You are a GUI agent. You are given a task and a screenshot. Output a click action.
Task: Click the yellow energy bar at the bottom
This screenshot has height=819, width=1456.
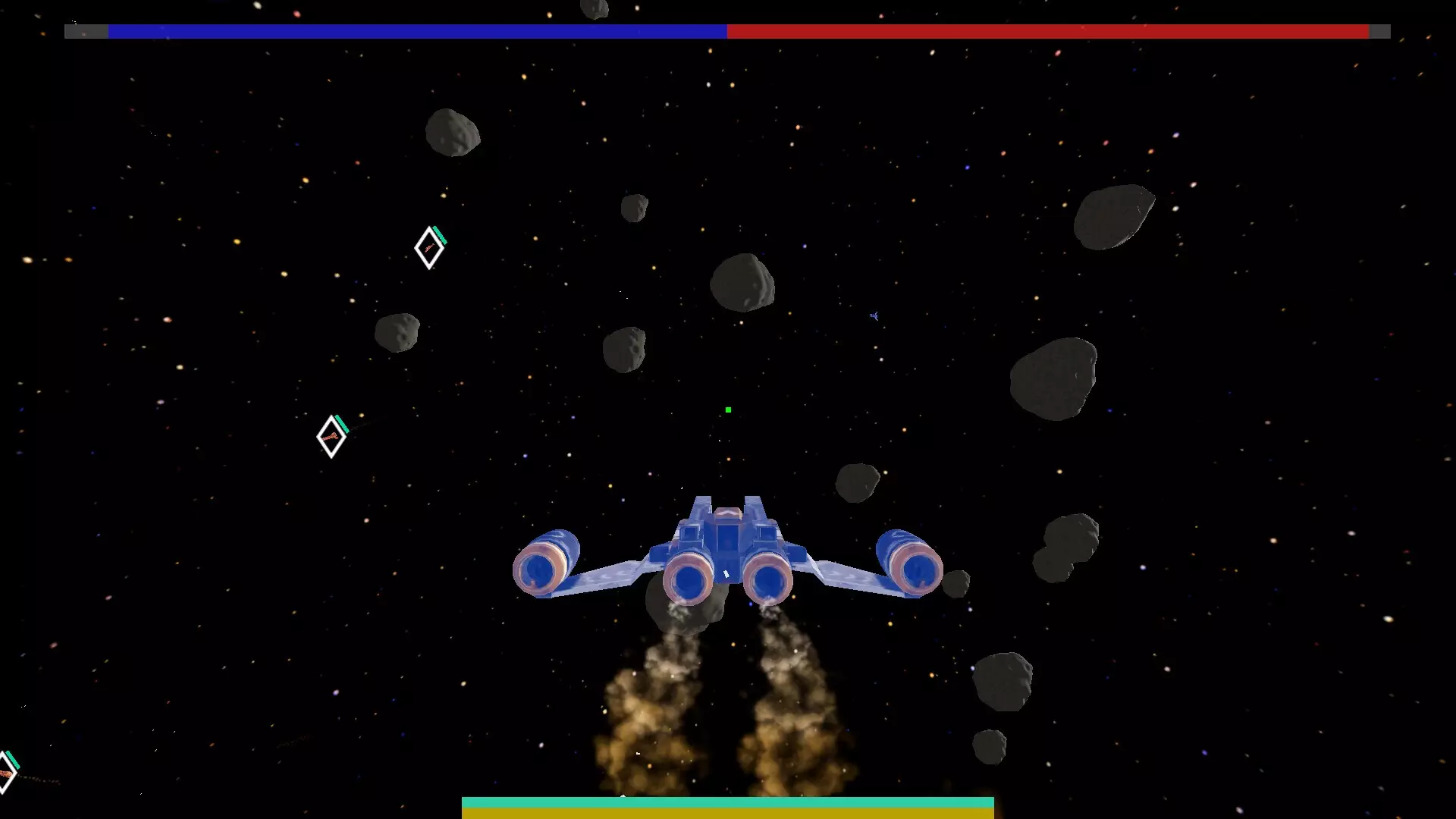(728, 814)
